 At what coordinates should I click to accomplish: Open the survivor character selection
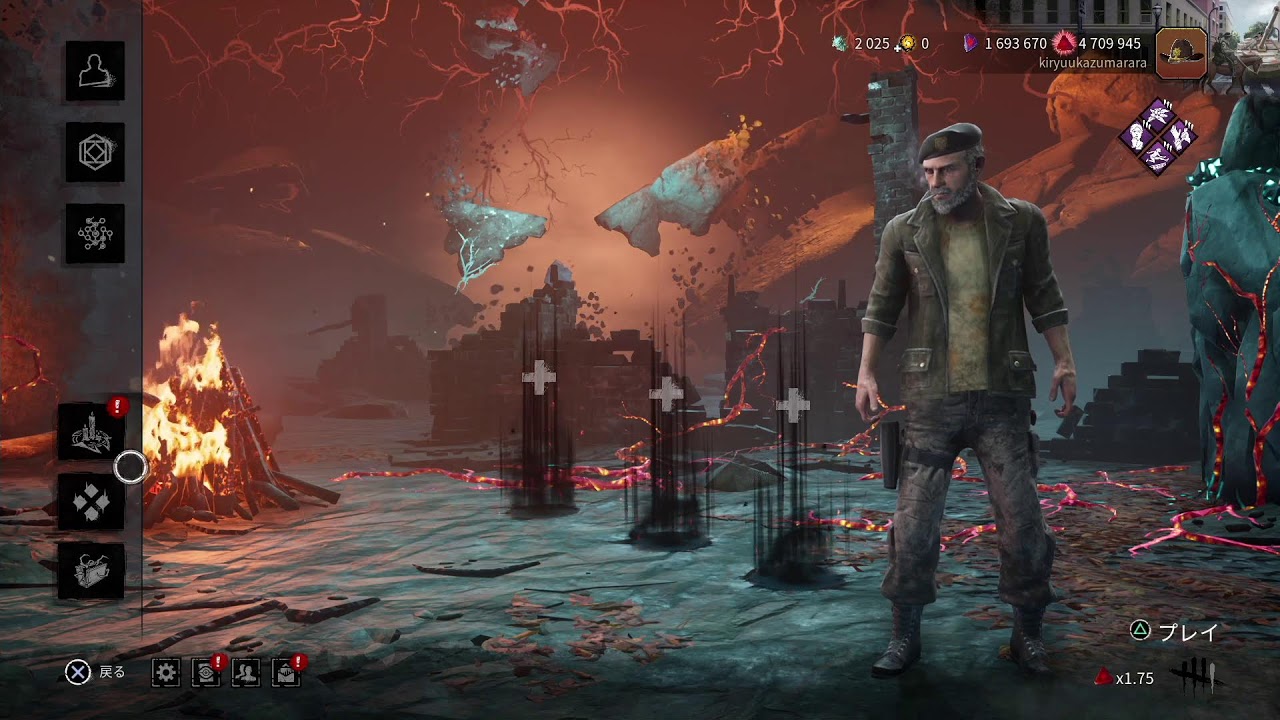point(95,71)
